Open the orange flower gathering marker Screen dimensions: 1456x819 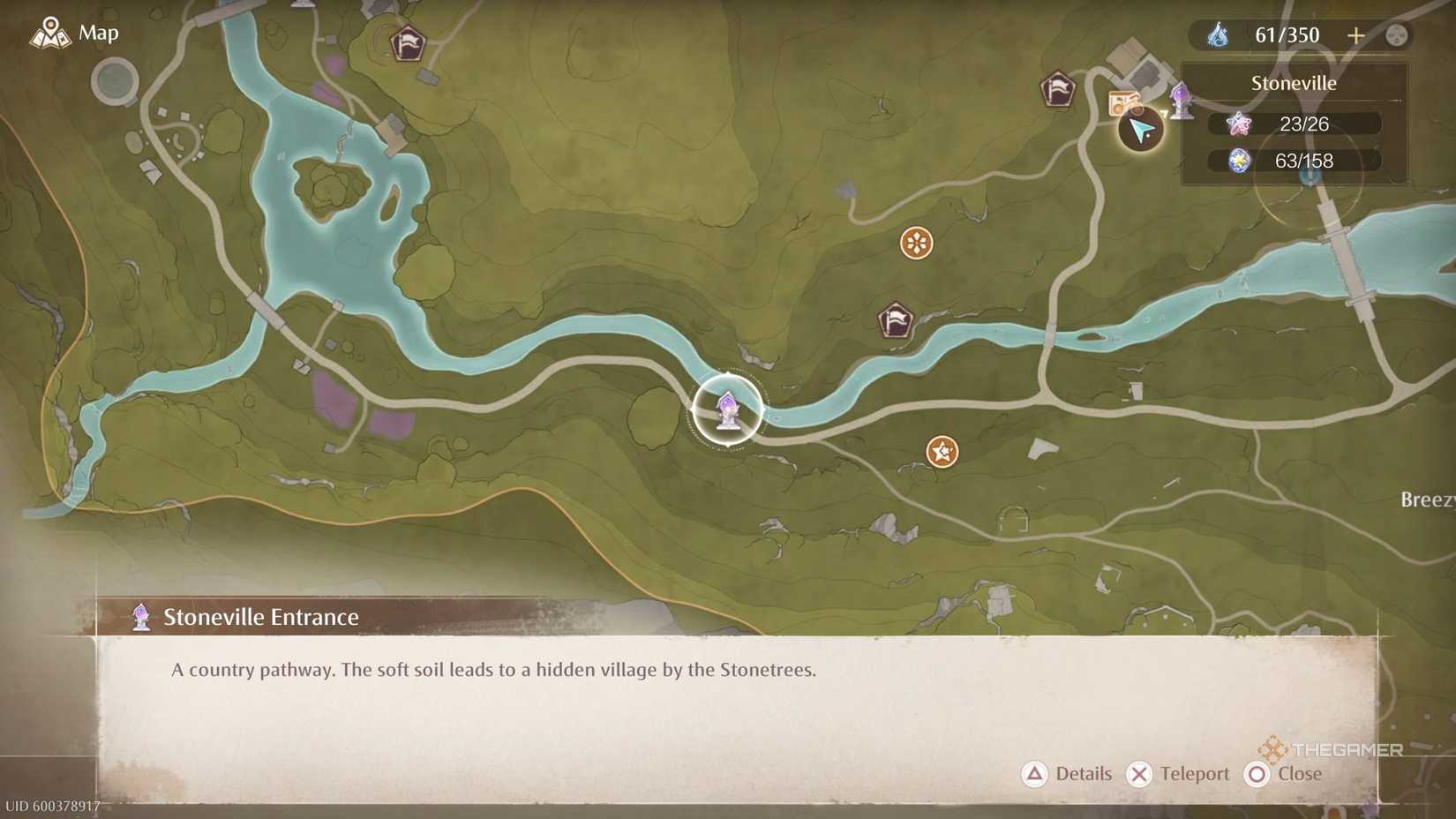pos(914,242)
